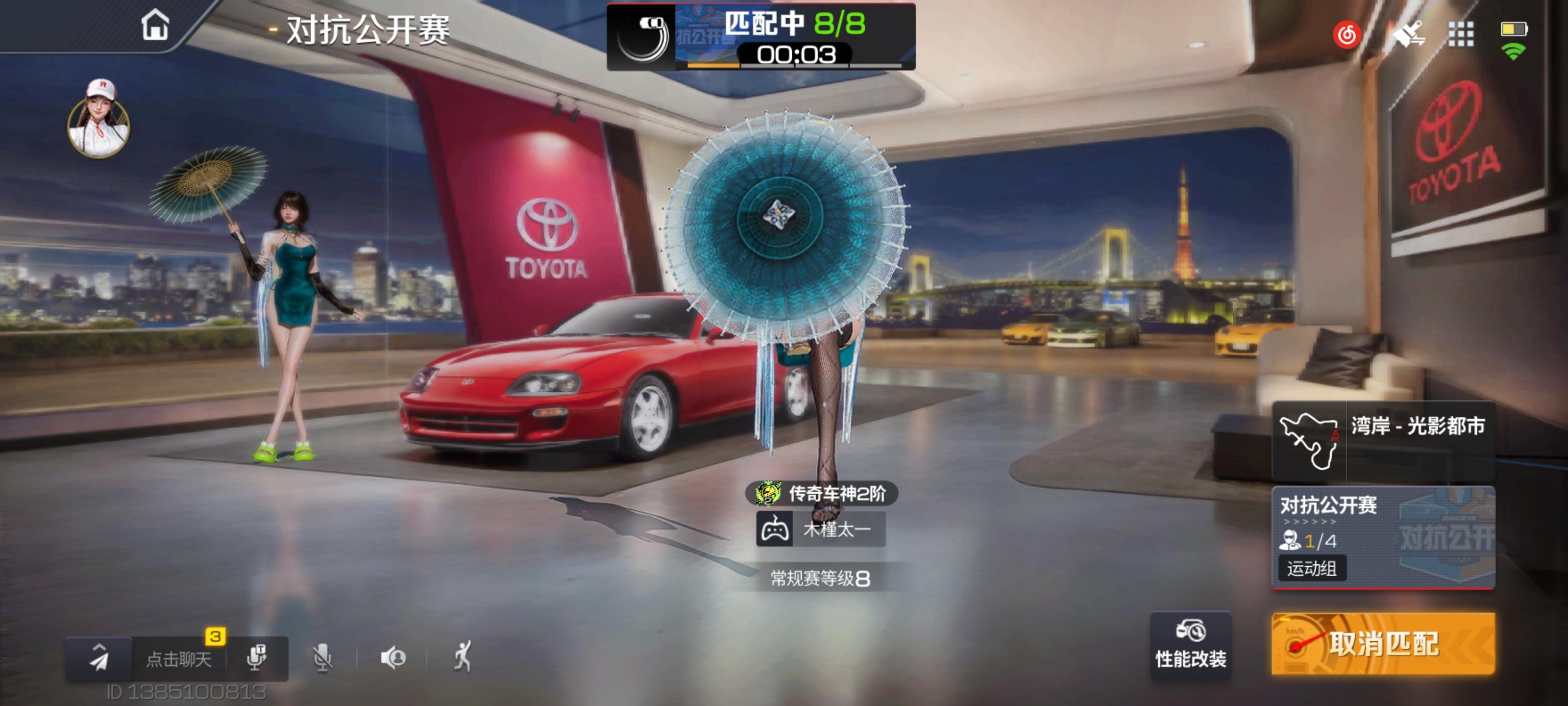This screenshot has width=1568, height=706.
Task: Open the player avatar profile
Action: point(98,121)
